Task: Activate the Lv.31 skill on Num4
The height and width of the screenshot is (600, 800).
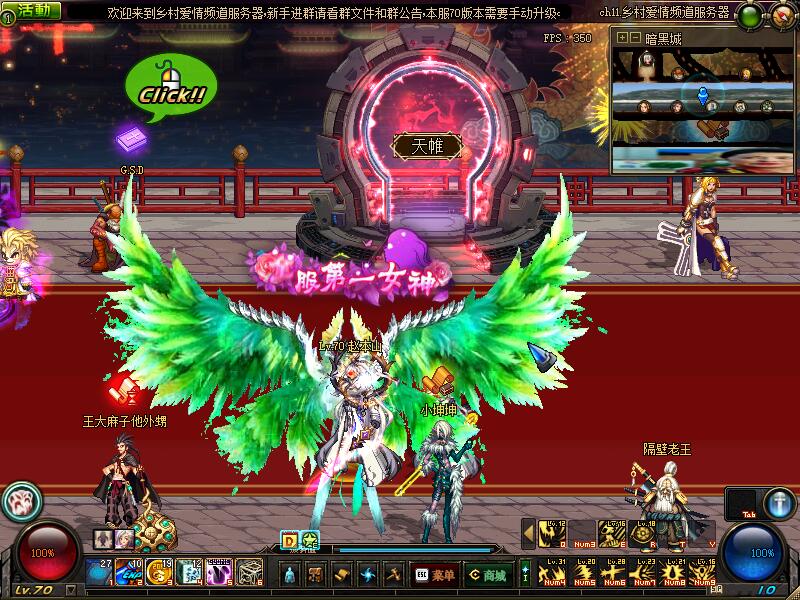Action: tap(552, 572)
